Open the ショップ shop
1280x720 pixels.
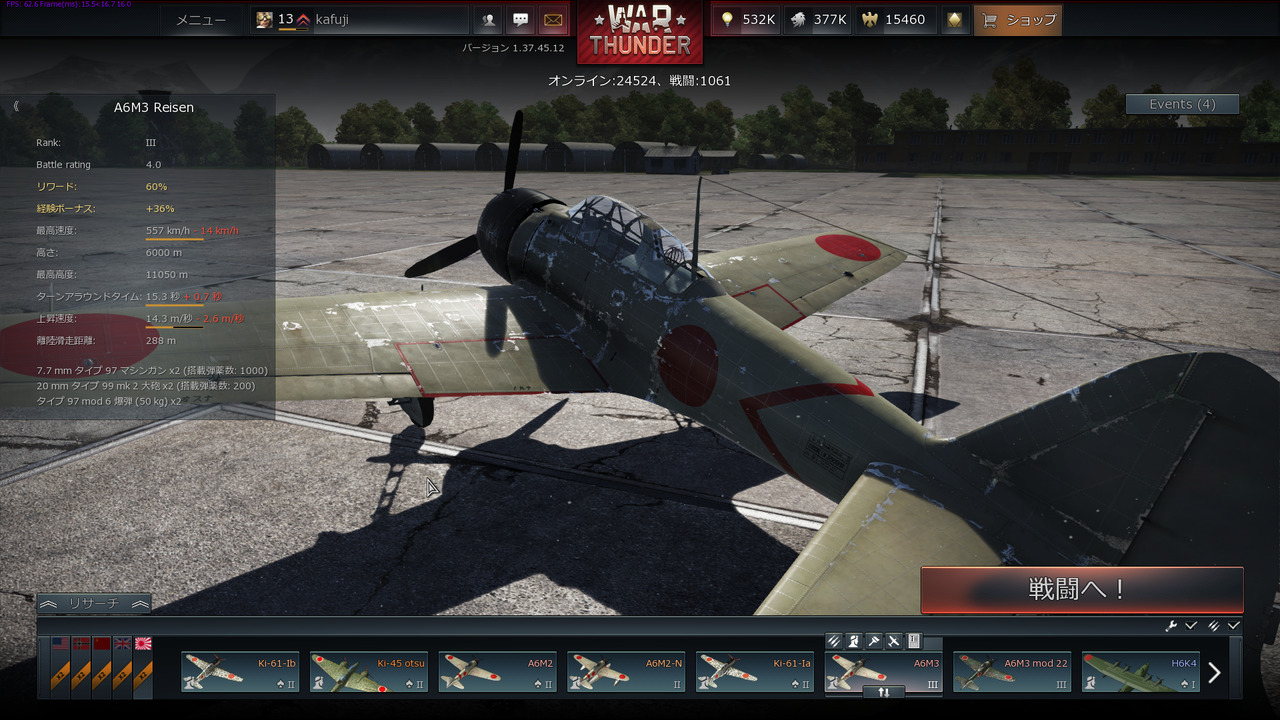(1018, 20)
